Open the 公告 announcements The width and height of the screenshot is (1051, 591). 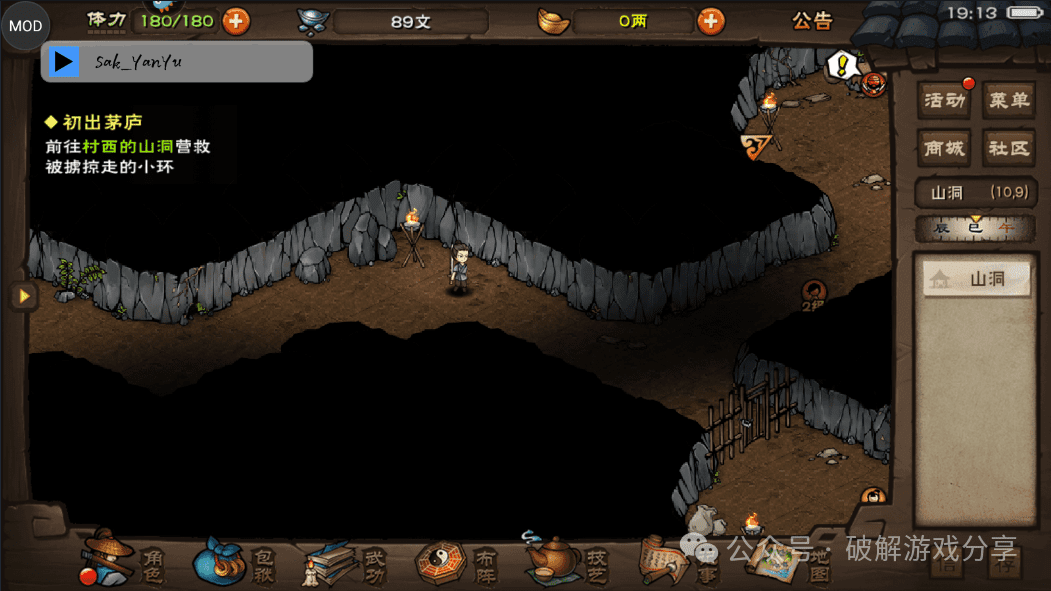click(x=812, y=20)
